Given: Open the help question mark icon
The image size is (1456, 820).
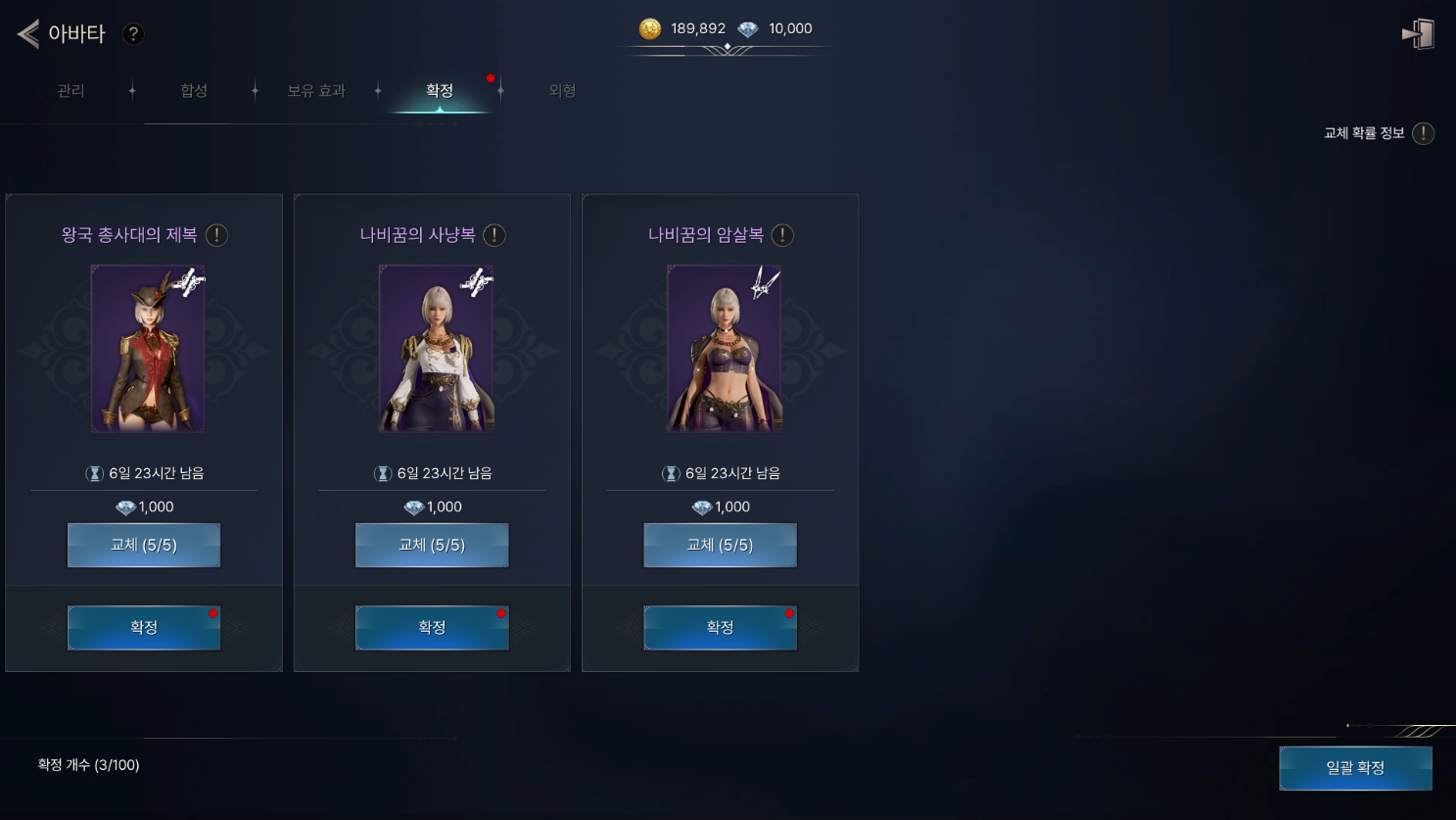Looking at the screenshot, I should [133, 34].
